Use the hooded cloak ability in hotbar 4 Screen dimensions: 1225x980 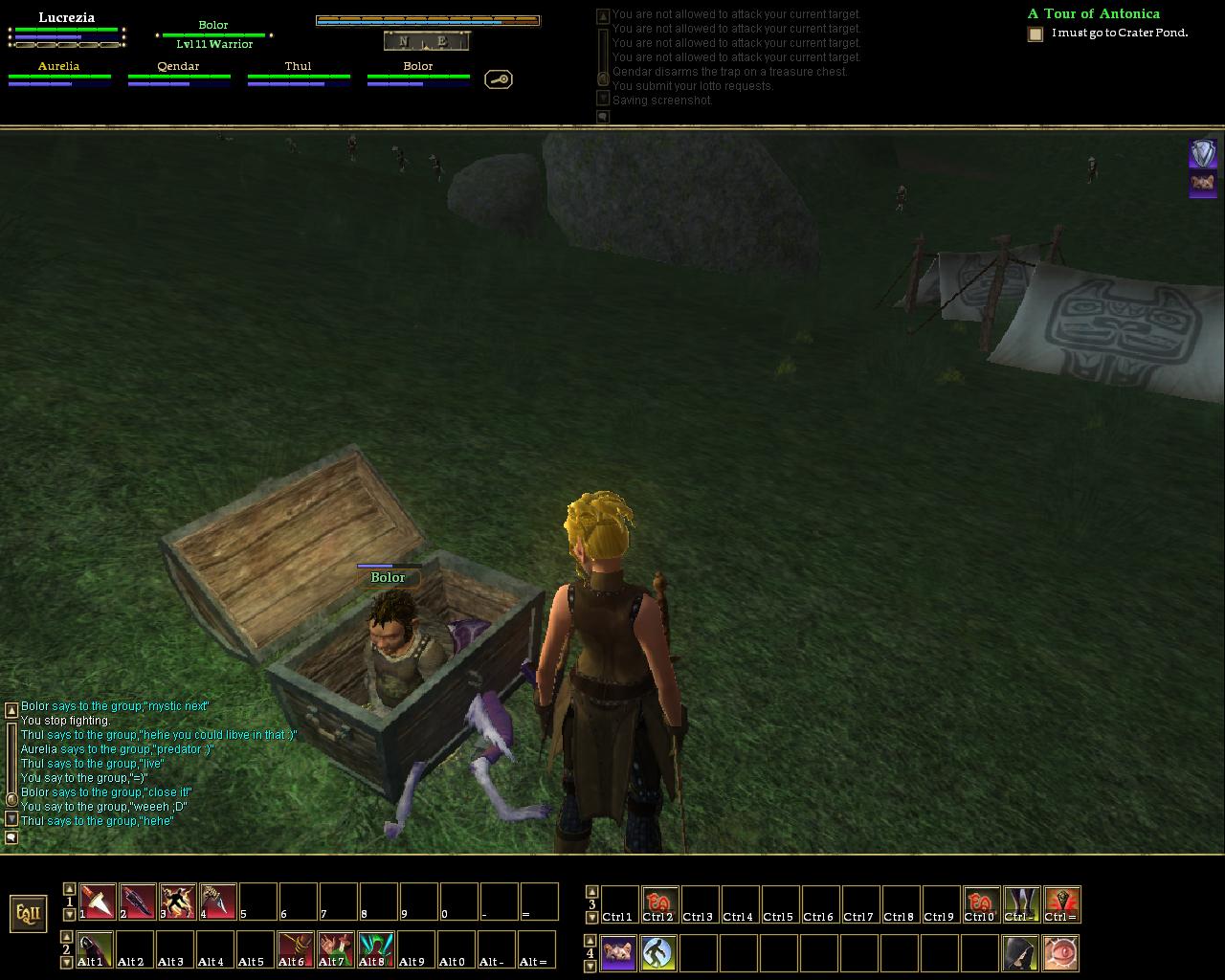tap(1020, 953)
